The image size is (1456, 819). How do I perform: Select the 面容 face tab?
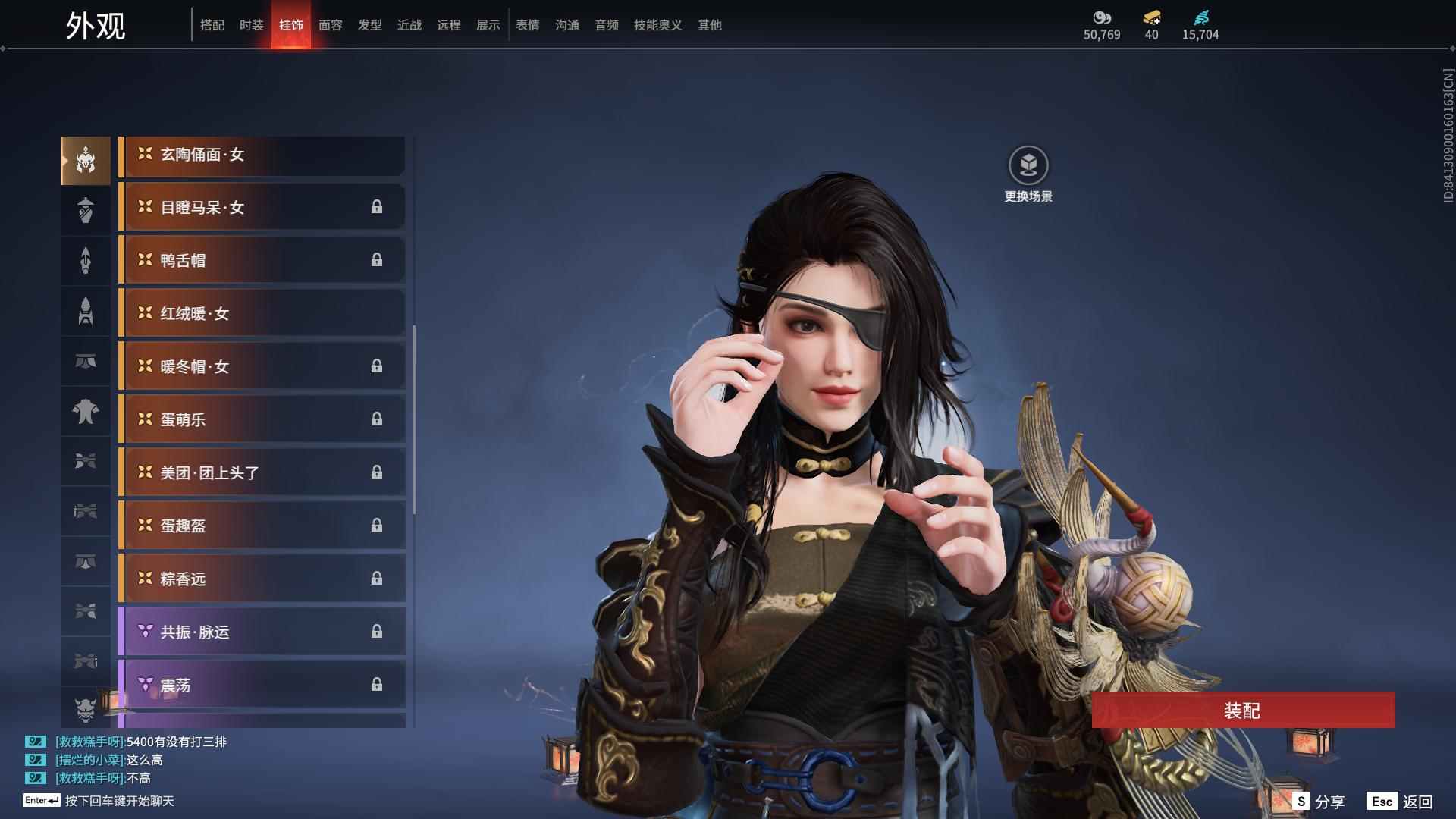tap(331, 25)
